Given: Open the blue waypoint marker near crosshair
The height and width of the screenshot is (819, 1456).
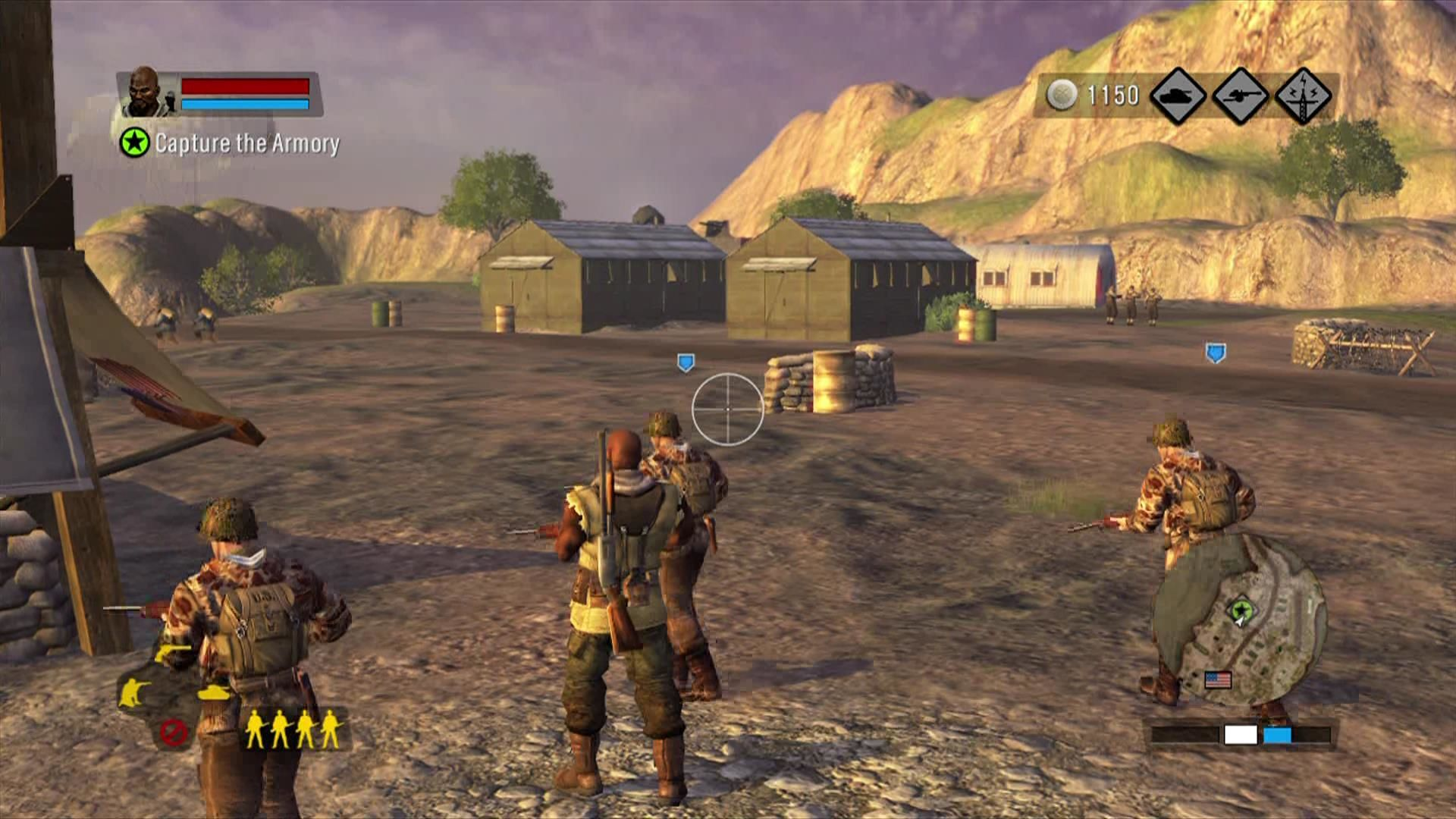Looking at the screenshot, I should pyautogui.click(x=686, y=363).
